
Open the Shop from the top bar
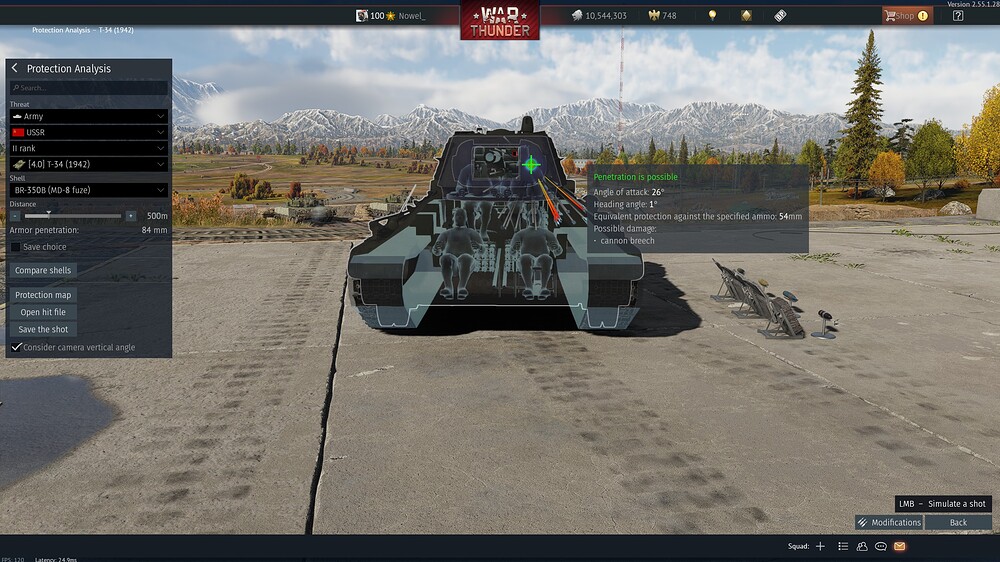click(x=906, y=15)
